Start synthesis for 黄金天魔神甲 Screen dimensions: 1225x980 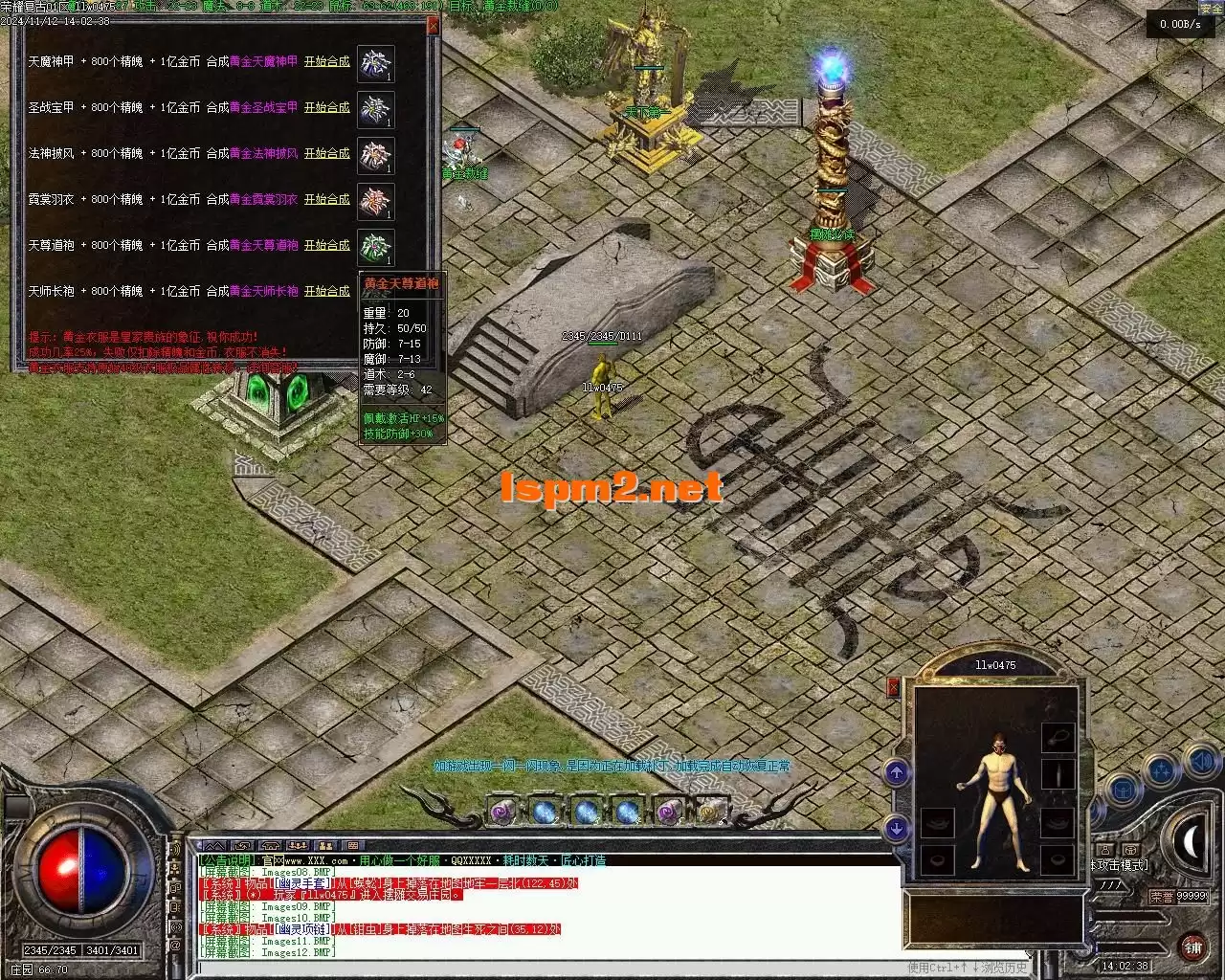click(x=326, y=61)
